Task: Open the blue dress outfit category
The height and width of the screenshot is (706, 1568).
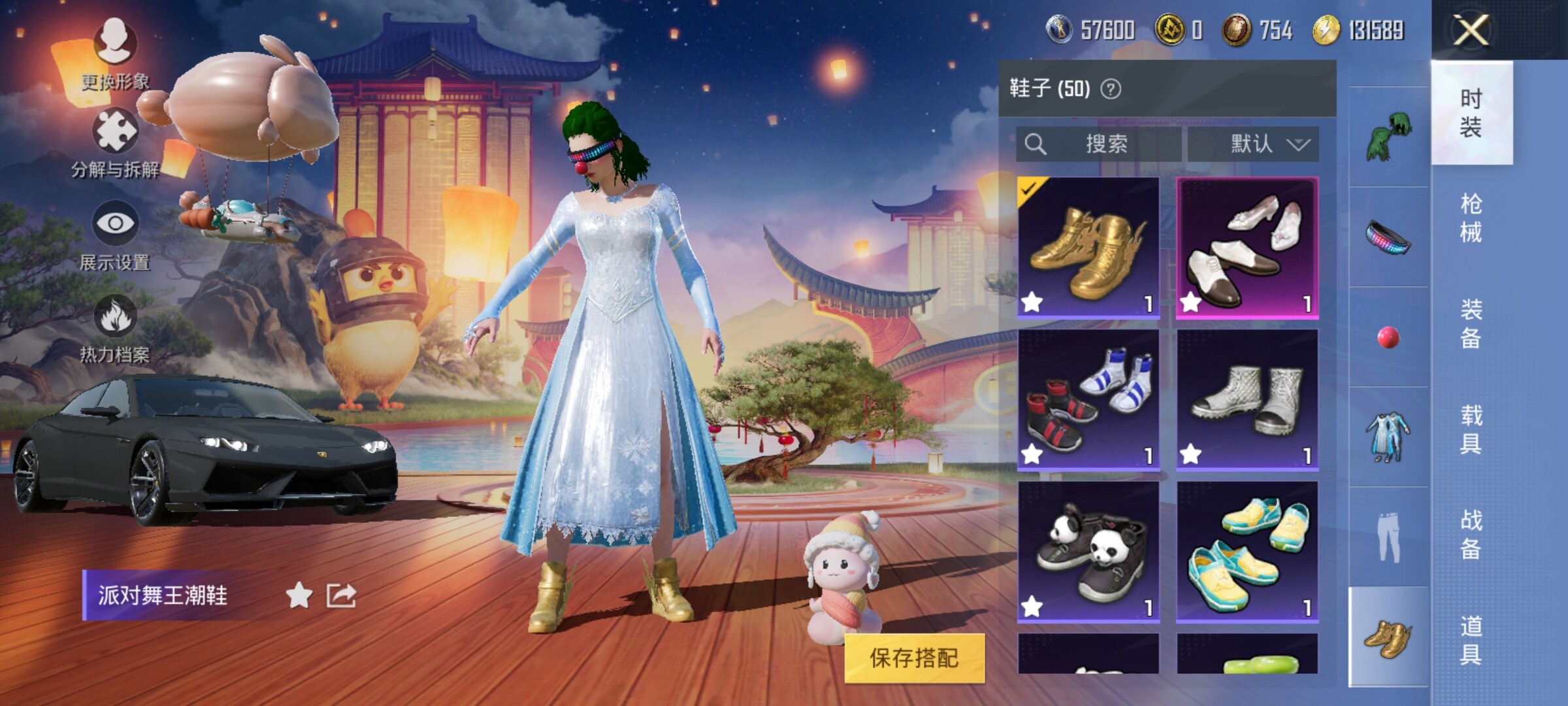Action: tap(1388, 437)
